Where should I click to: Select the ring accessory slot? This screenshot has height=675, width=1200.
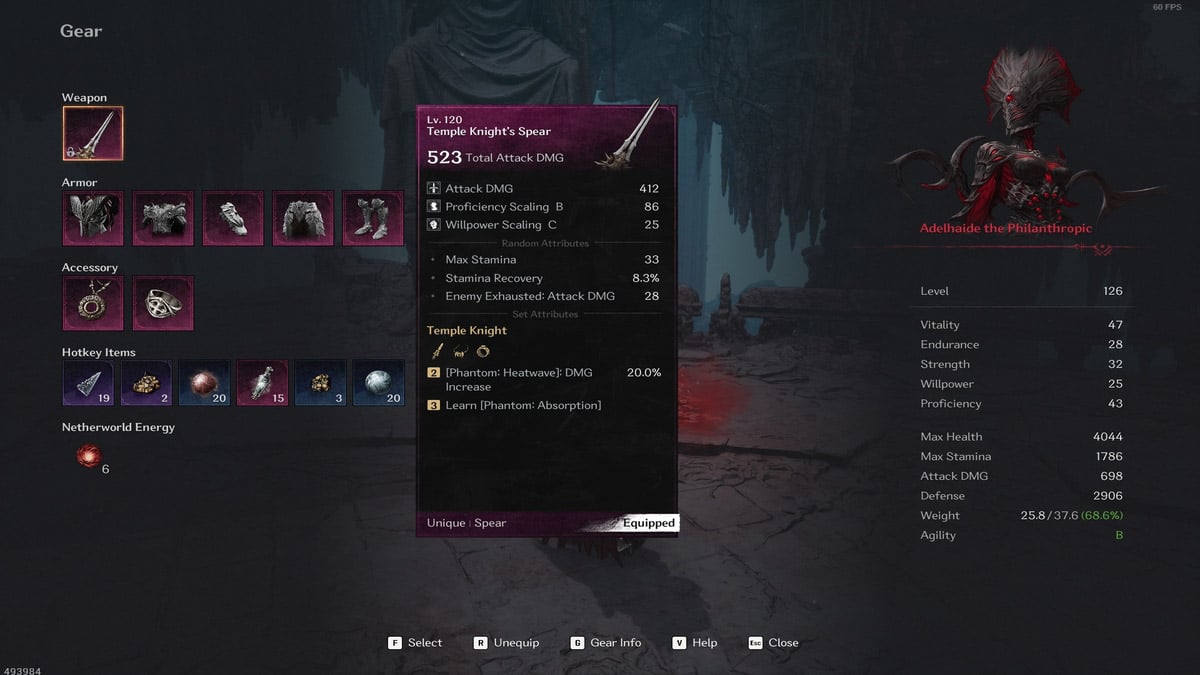pos(163,303)
